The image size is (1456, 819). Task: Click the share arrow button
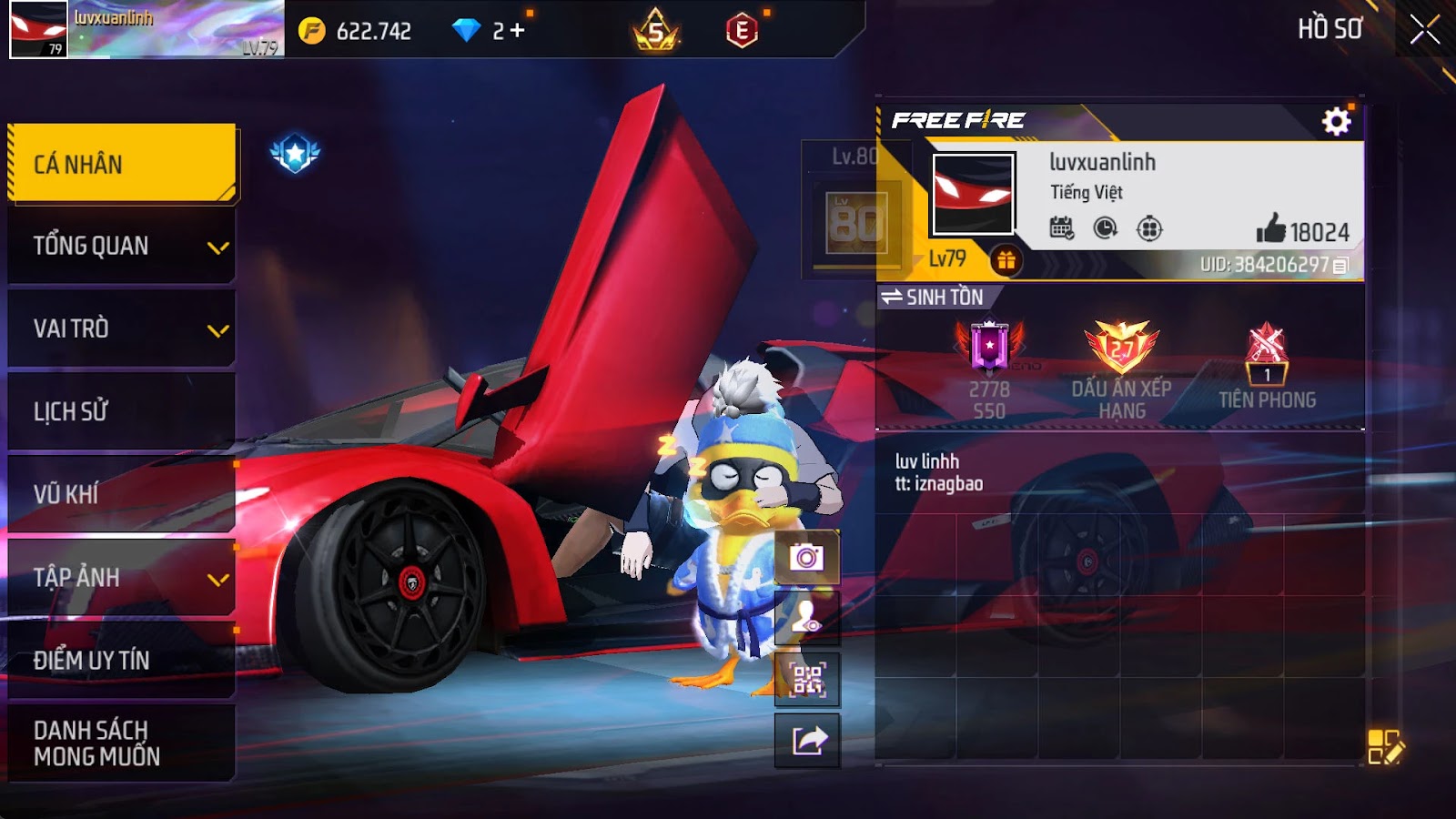pos(806,741)
